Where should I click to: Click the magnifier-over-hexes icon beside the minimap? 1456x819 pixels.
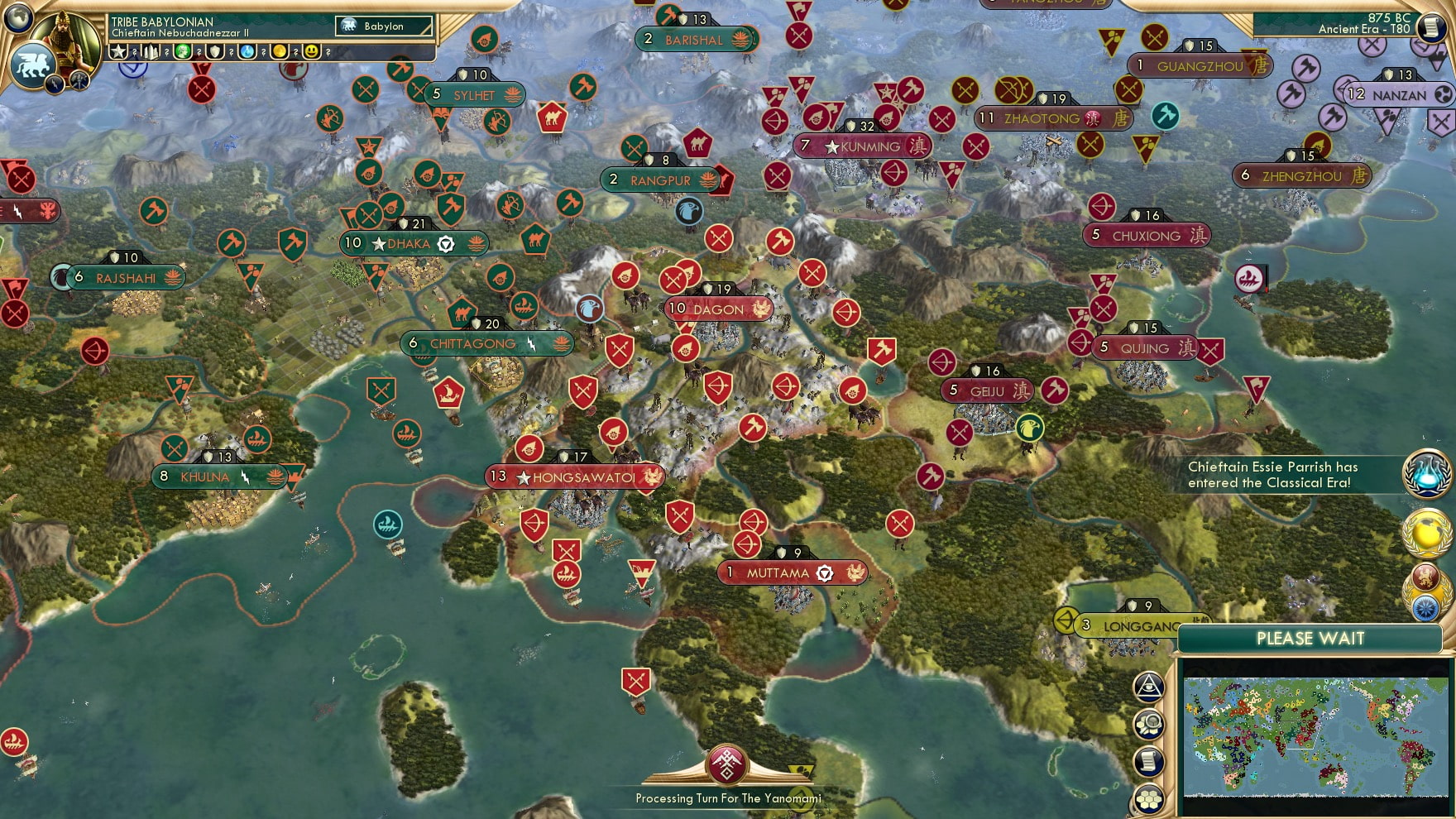click(x=1149, y=725)
